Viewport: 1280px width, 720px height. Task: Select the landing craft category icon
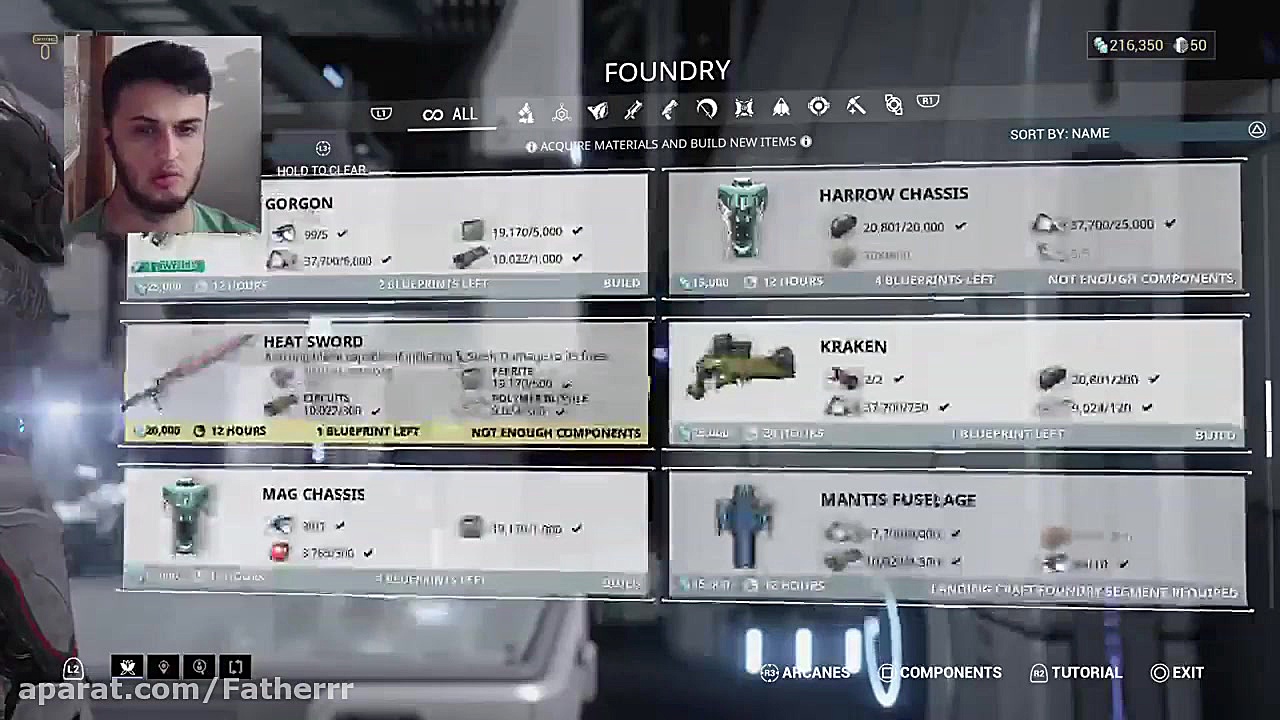[781, 110]
